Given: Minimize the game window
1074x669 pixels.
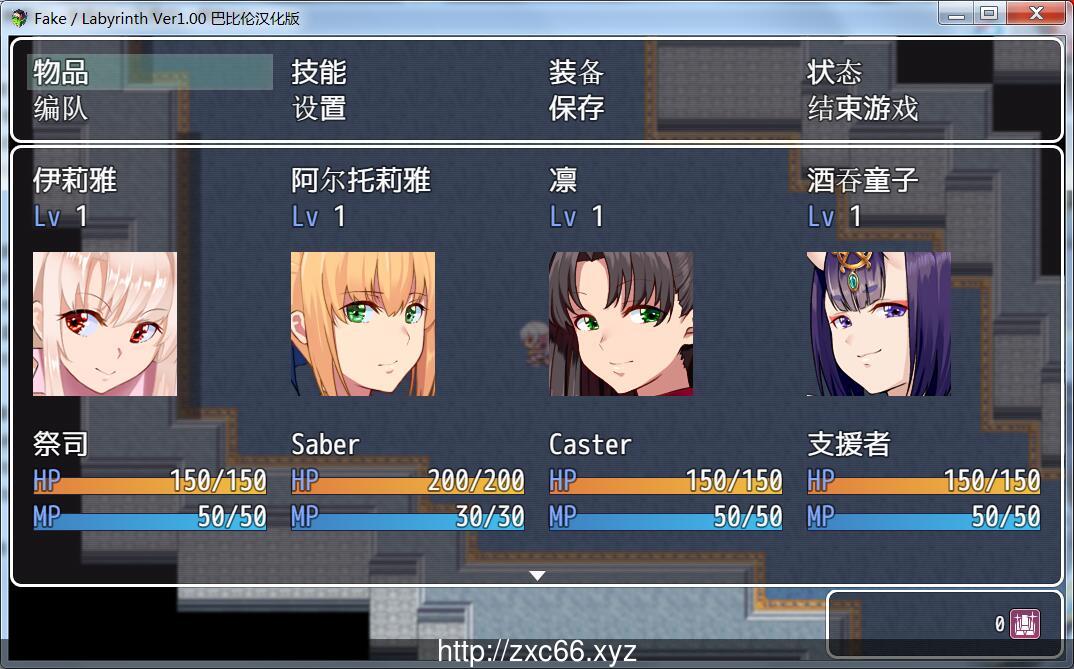Looking at the screenshot, I should click(957, 14).
